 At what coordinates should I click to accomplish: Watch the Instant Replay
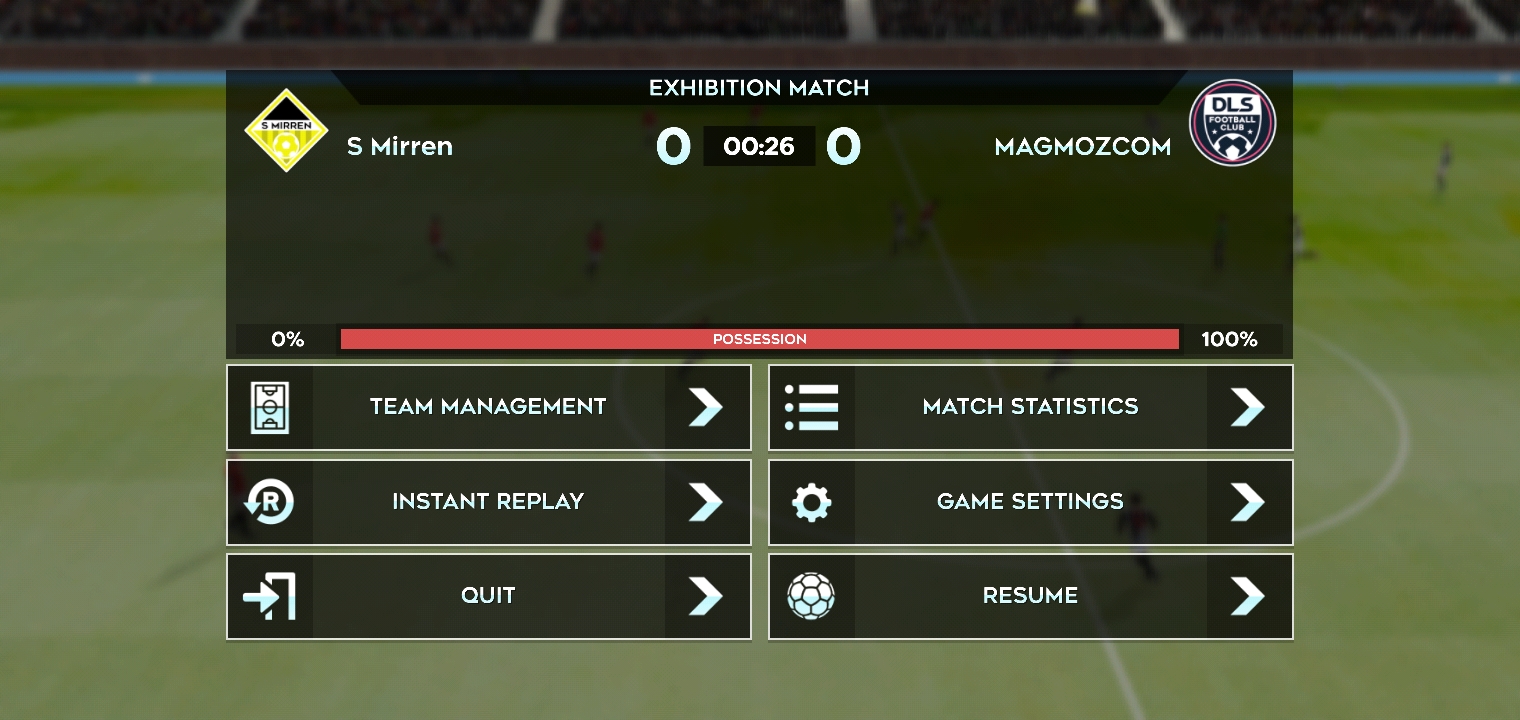488,502
